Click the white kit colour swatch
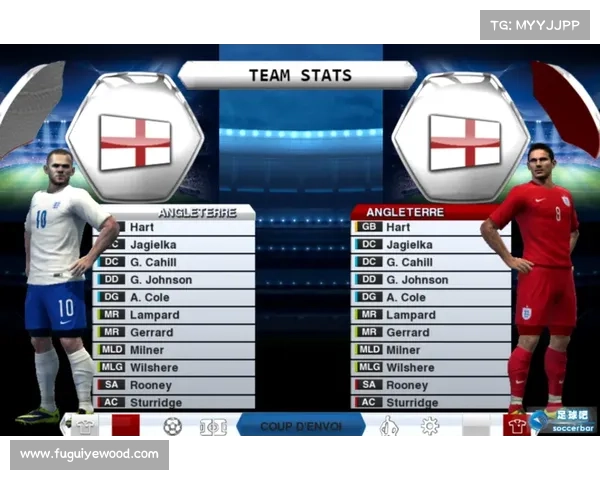 click(x=476, y=426)
